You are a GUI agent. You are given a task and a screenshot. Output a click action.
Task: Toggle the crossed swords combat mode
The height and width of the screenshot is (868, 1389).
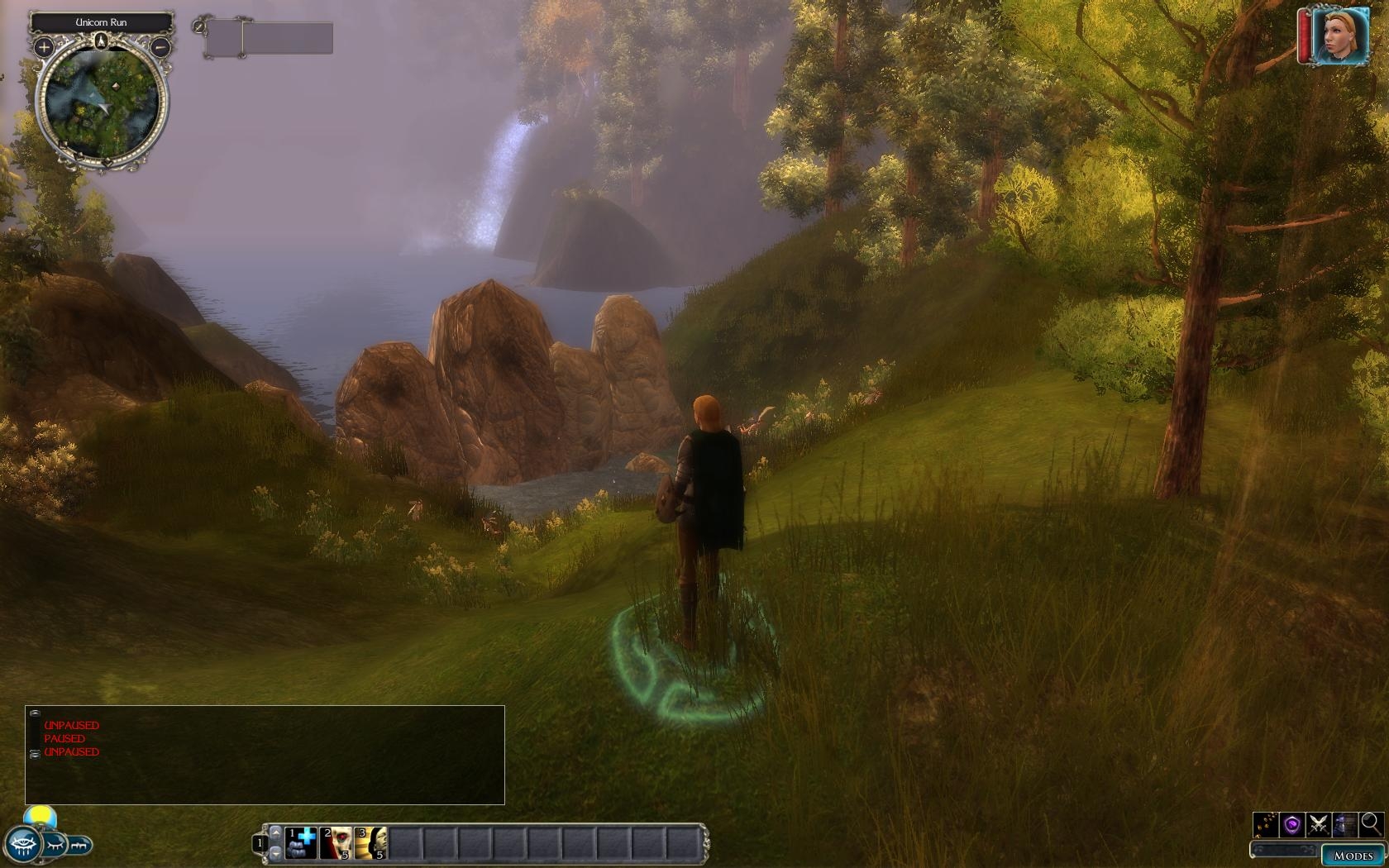click(1319, 824)
